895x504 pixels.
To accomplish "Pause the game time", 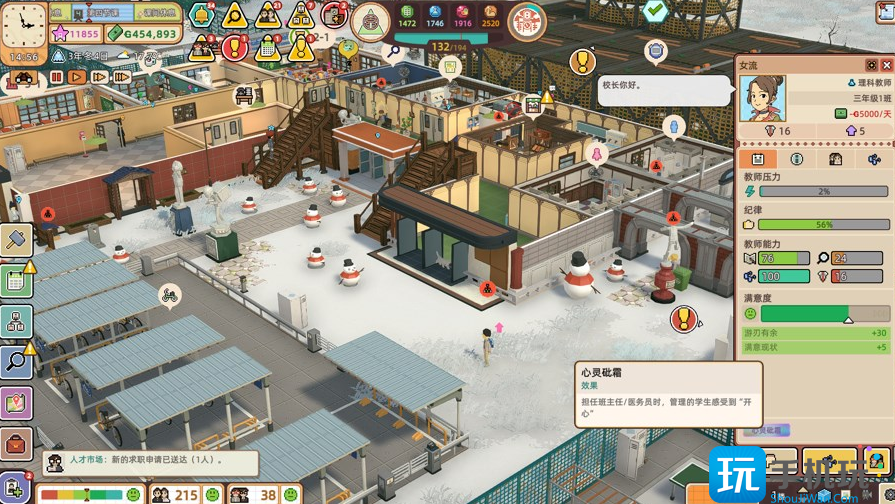I will click(x=56, y=77).
